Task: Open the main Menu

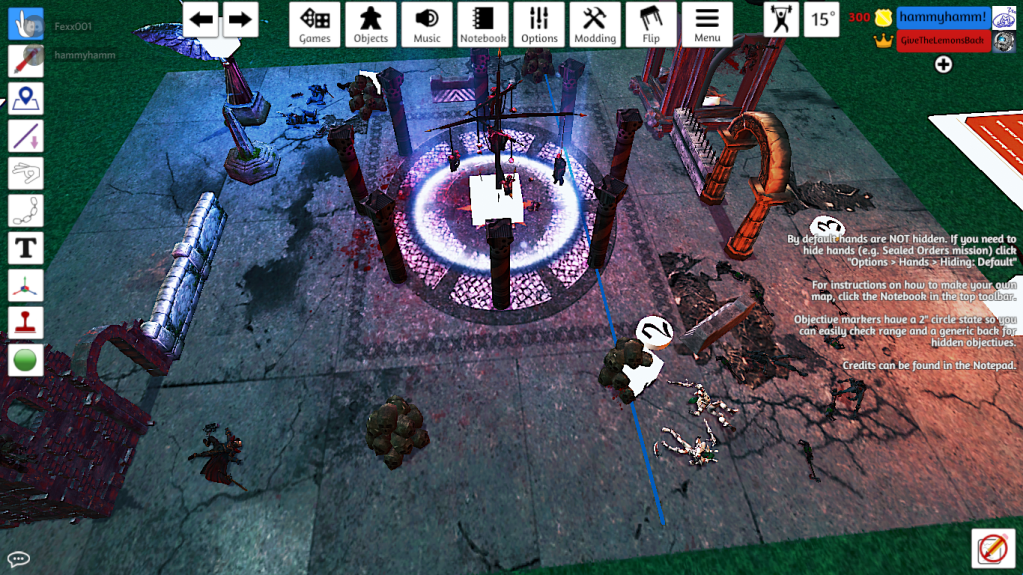Action: click(707, 23)
